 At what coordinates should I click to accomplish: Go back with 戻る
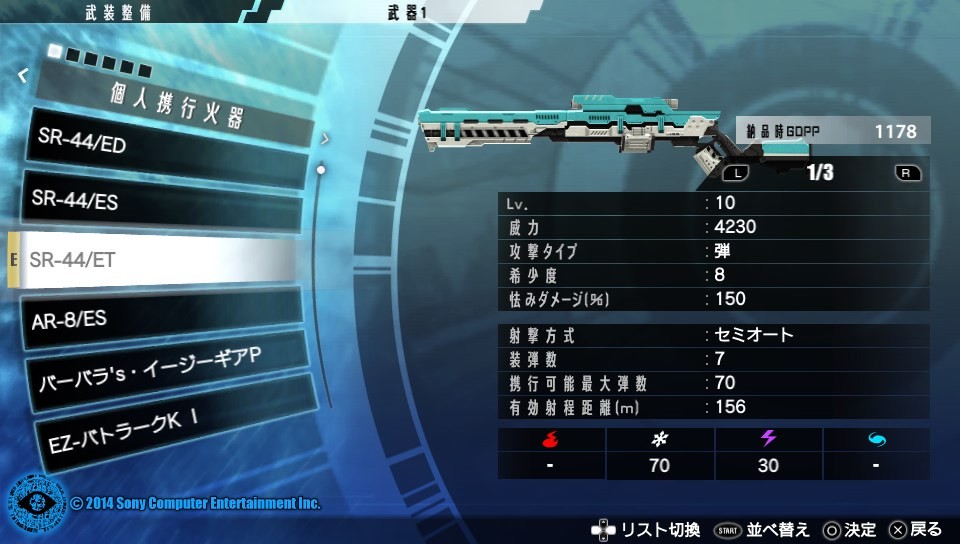tap(915, 529)
